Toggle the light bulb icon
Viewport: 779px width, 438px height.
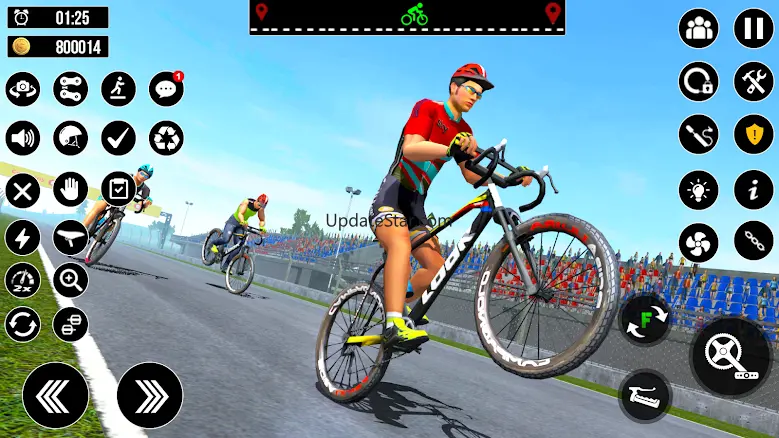click(699, 189)
